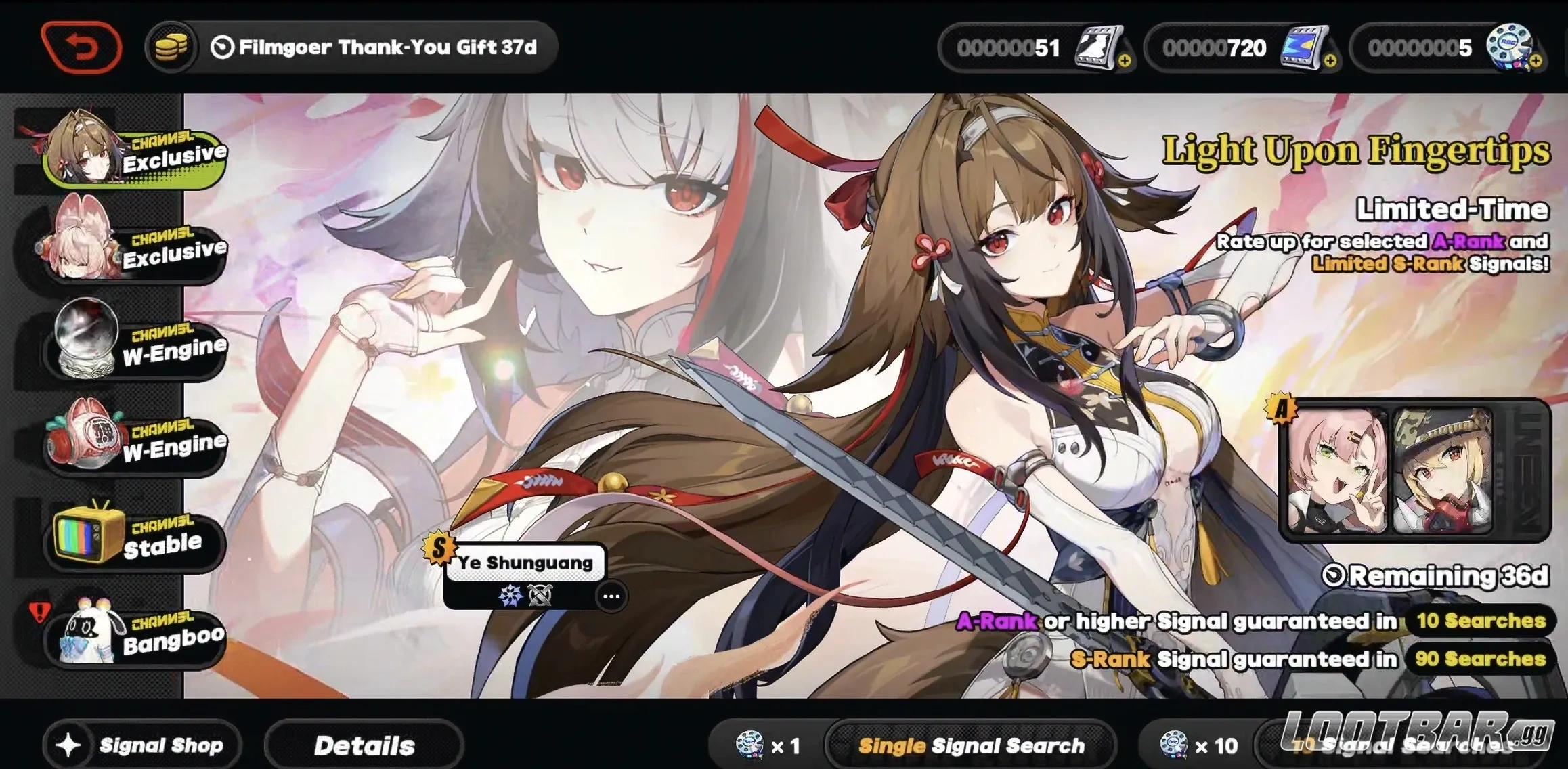View the pink-haired A-Rank agent portrait
Viewport: 1568px width, 769px height.
click(1336, 471)
